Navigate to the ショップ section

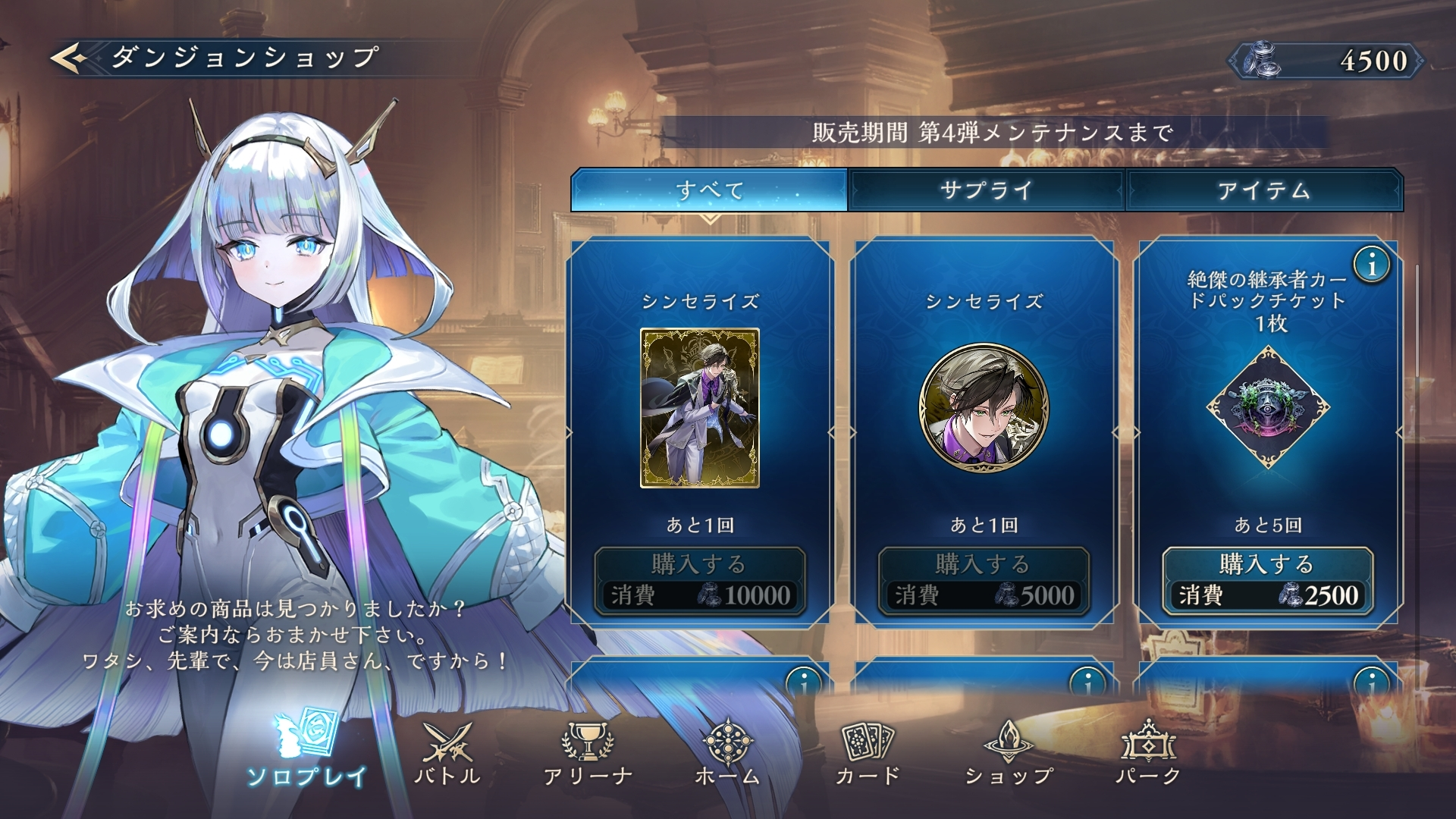click(1009, 752)
